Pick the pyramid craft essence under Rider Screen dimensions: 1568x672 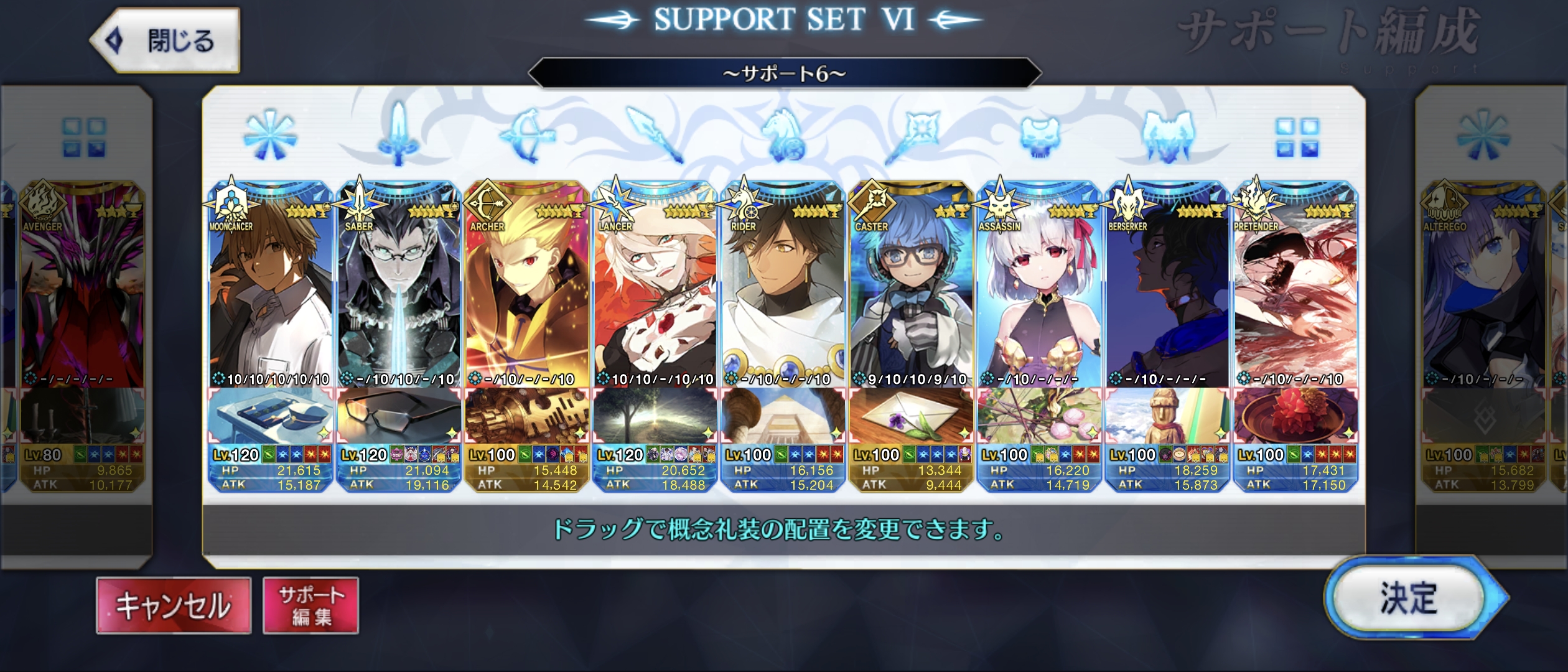[x=783, y=416]
